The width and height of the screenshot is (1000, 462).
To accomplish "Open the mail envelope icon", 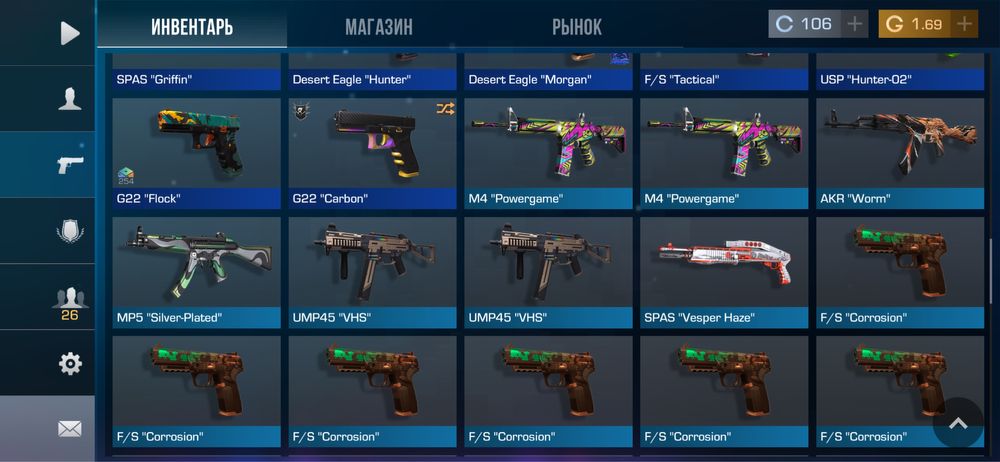I will click(69, 429).
